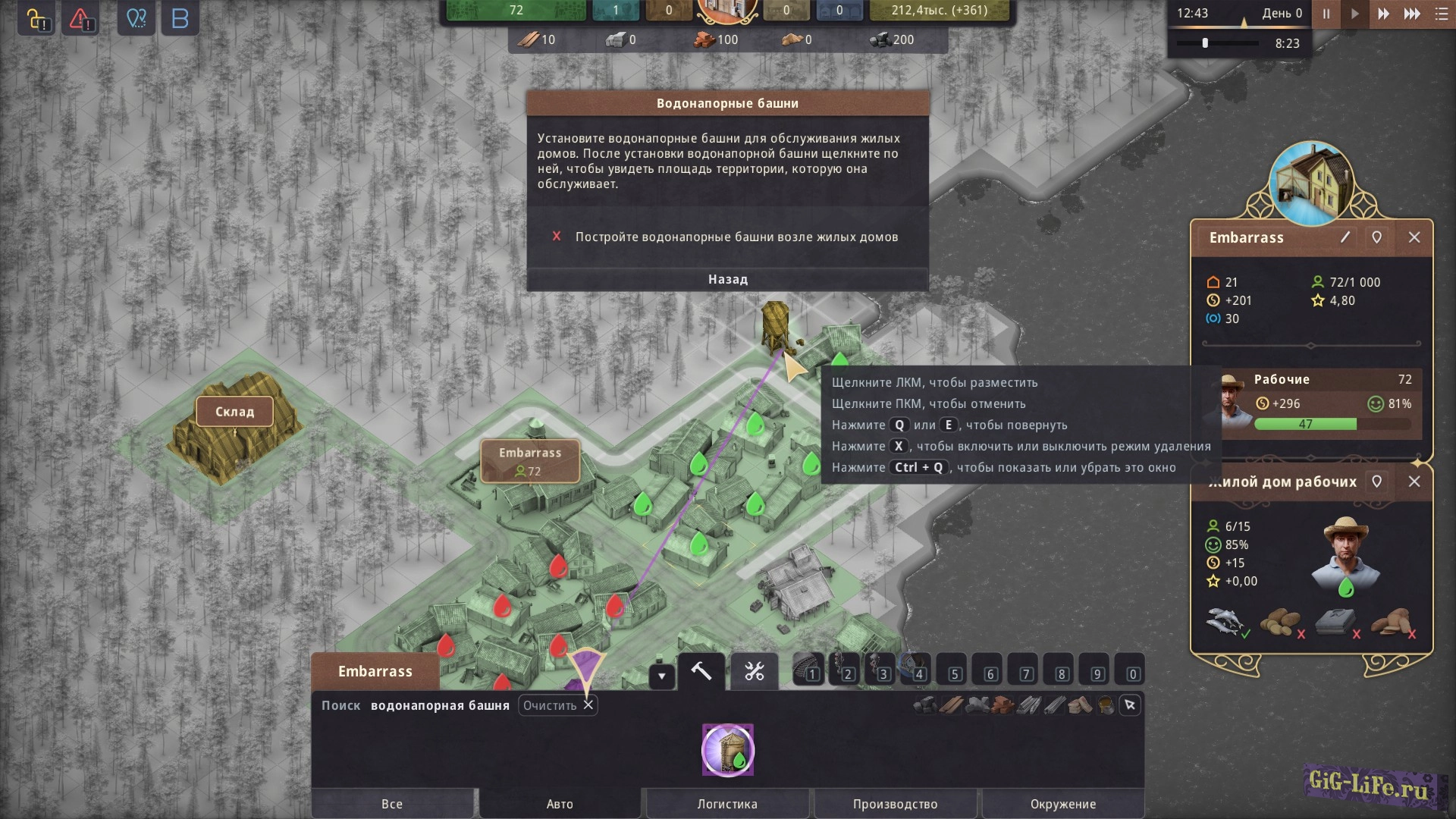
Task: Open the blue map markers icon
Action: click(x=136, y=19)
